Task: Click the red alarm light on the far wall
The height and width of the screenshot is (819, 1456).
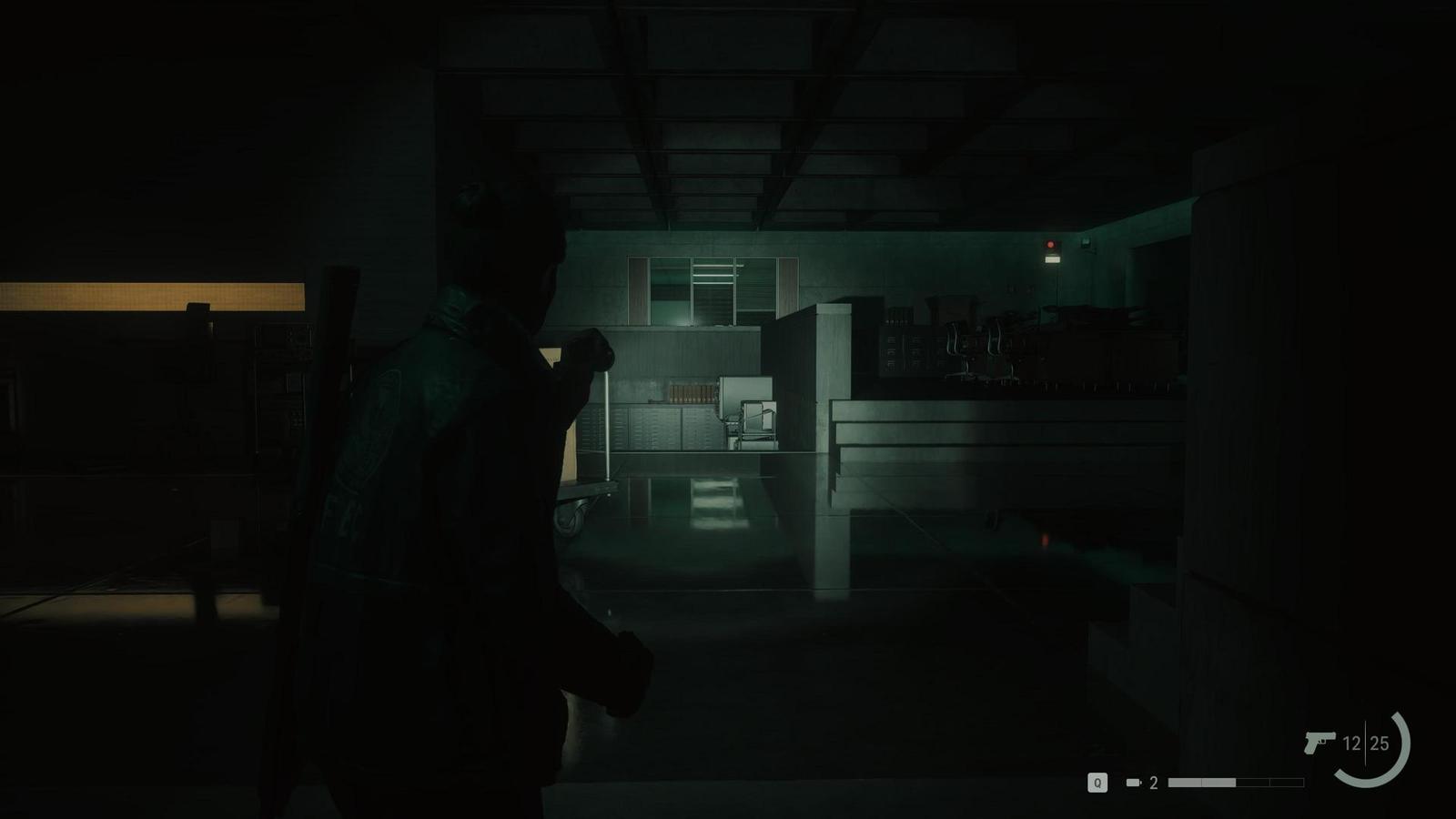Action: point(1050,245)
